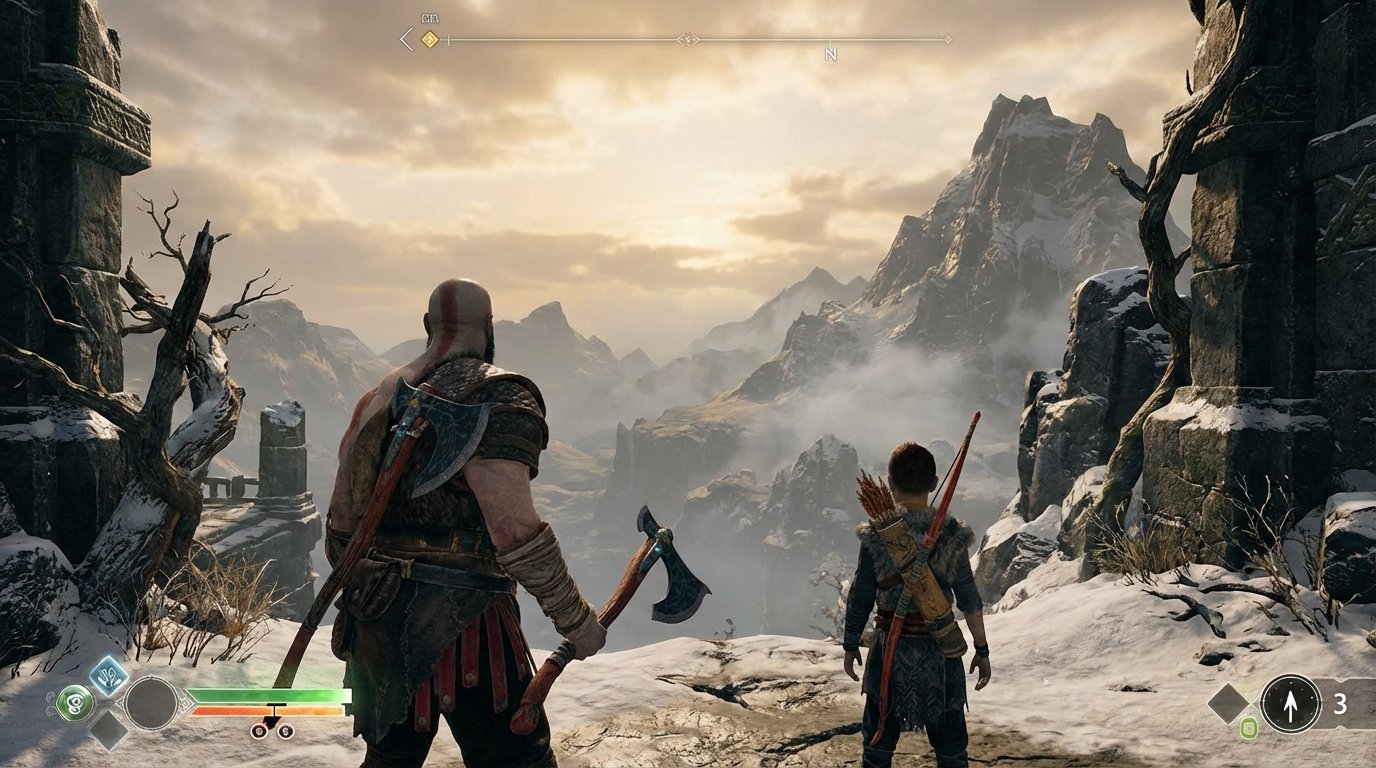Viewport: 1376px width, 768px height.
Task: Expand the left chevron on the compass bar
Action: (x=405, y=38)
